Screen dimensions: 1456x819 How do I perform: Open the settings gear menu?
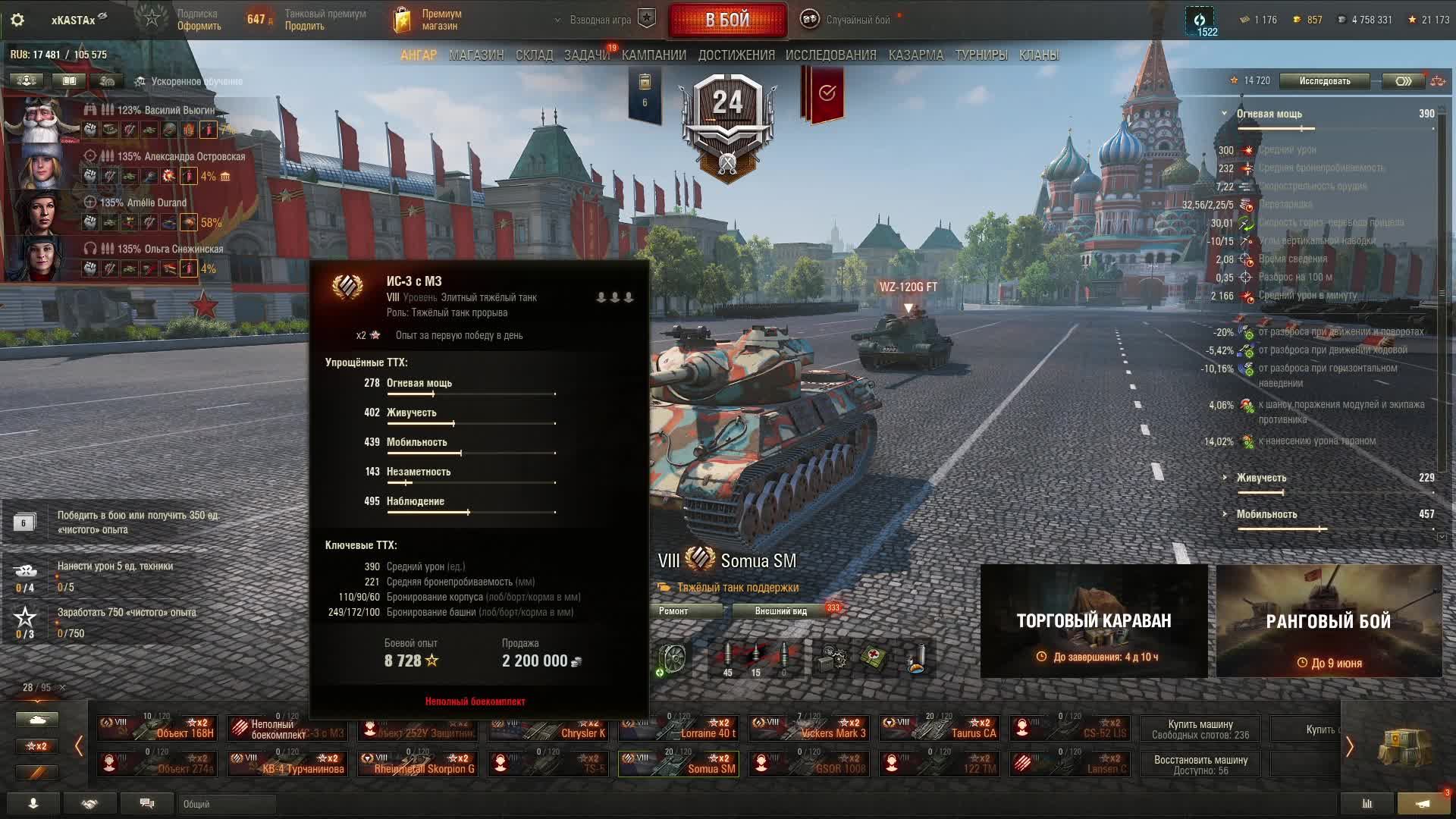[x=17, y=20]
